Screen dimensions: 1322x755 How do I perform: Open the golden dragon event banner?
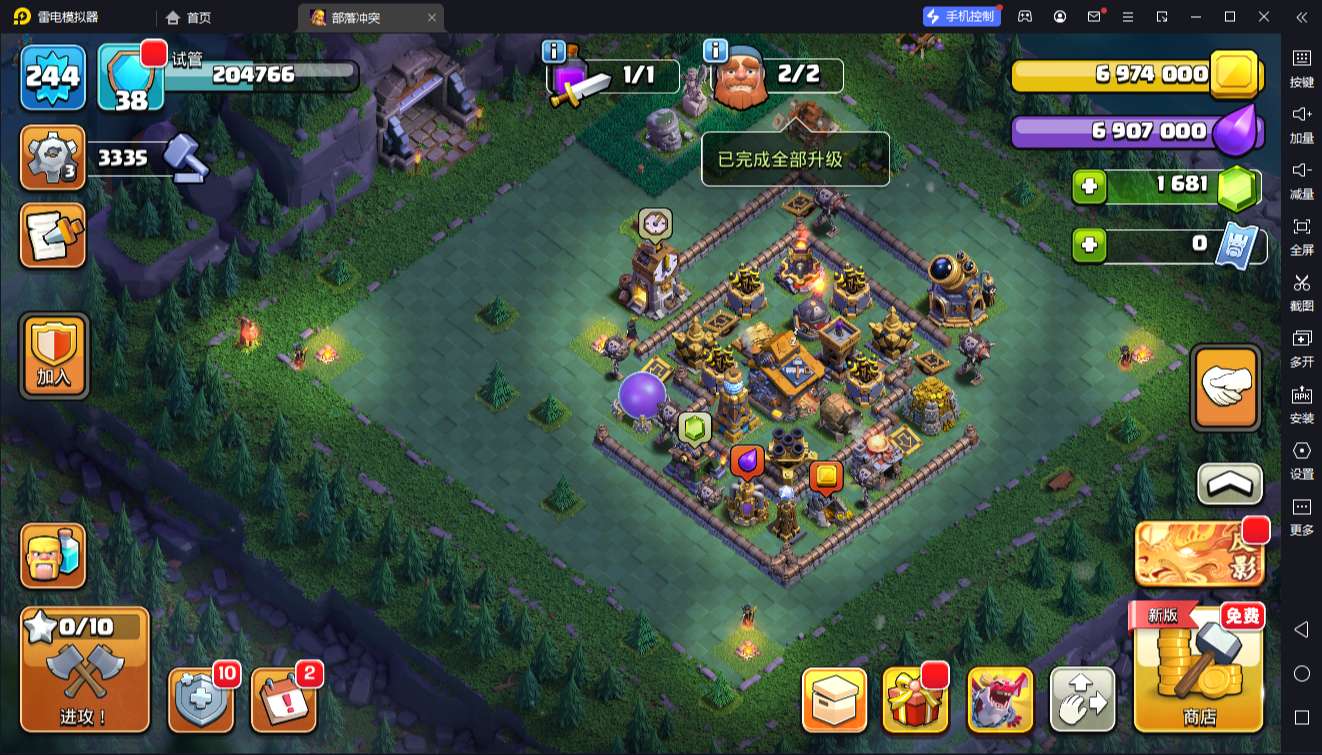coord(1199,554)
